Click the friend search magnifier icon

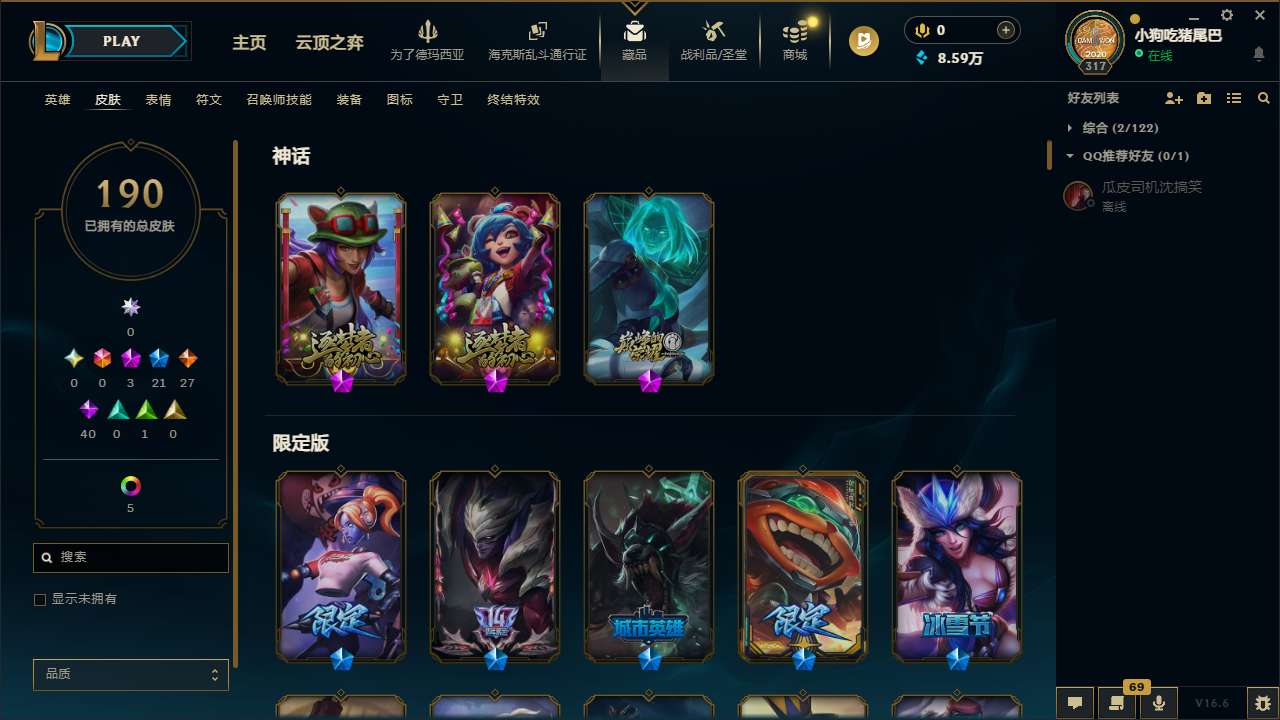click(x=1263, y=98)
